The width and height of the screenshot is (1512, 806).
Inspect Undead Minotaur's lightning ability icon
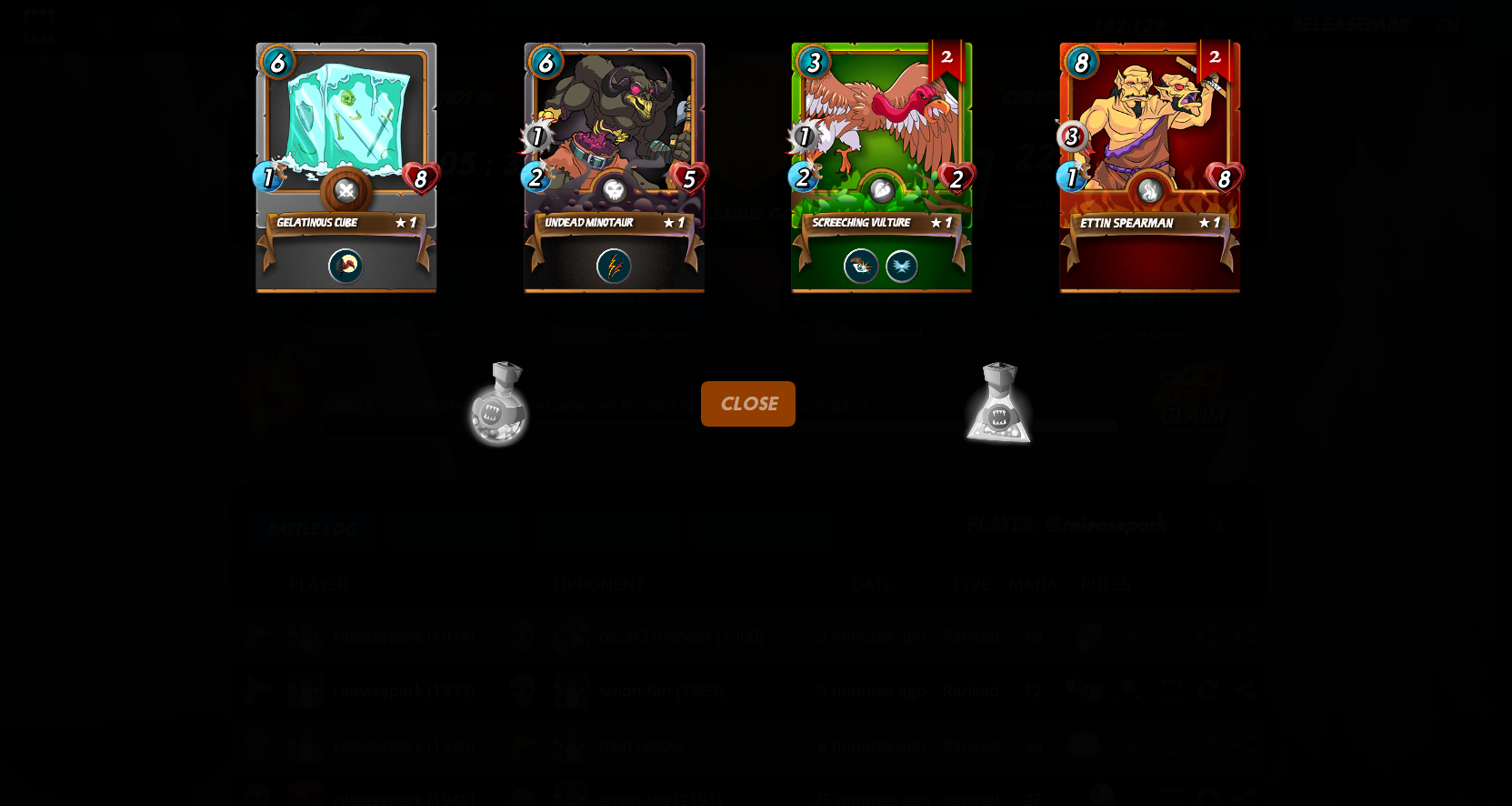tap(614, 266)
